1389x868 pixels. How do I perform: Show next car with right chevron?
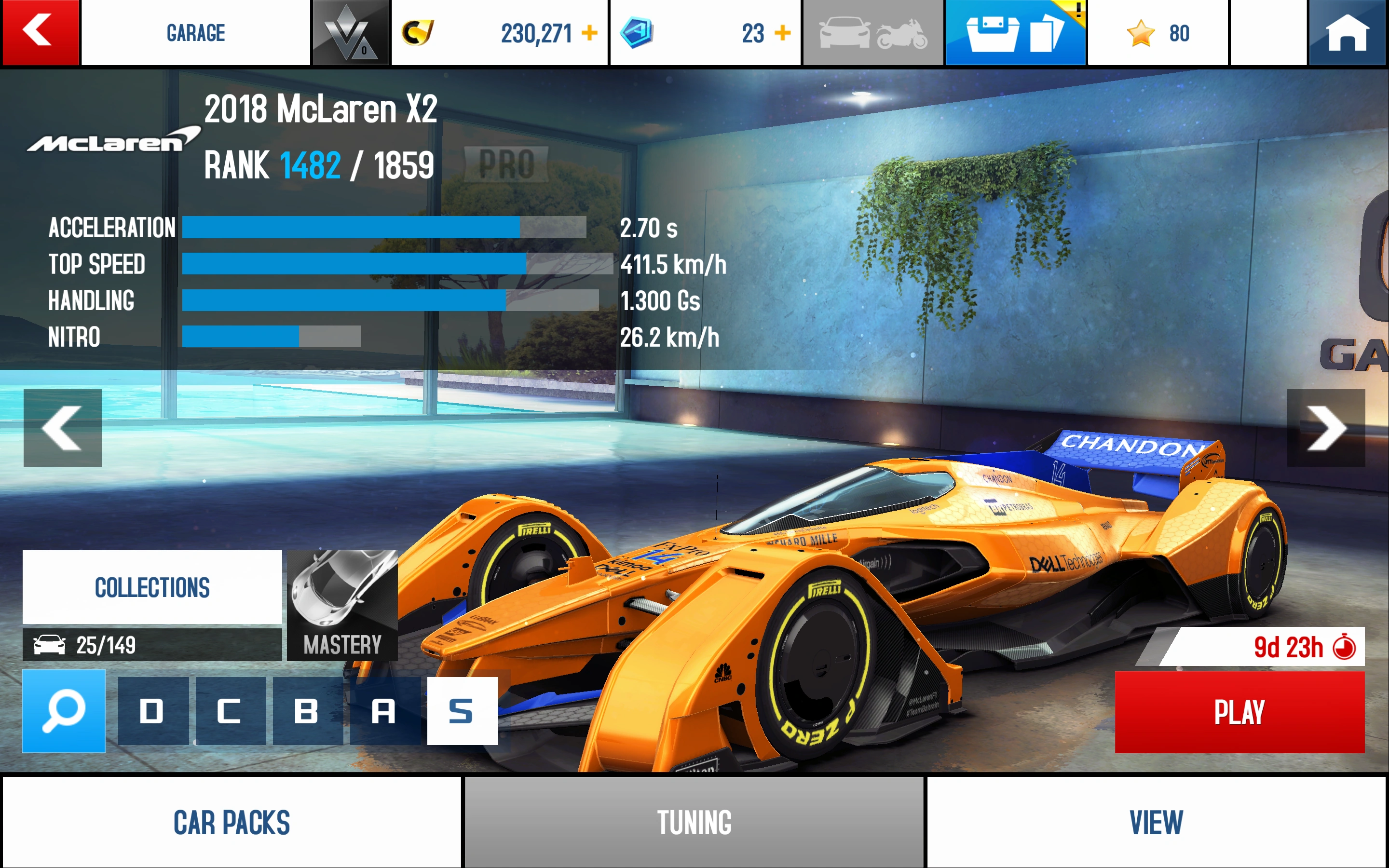1326,428
